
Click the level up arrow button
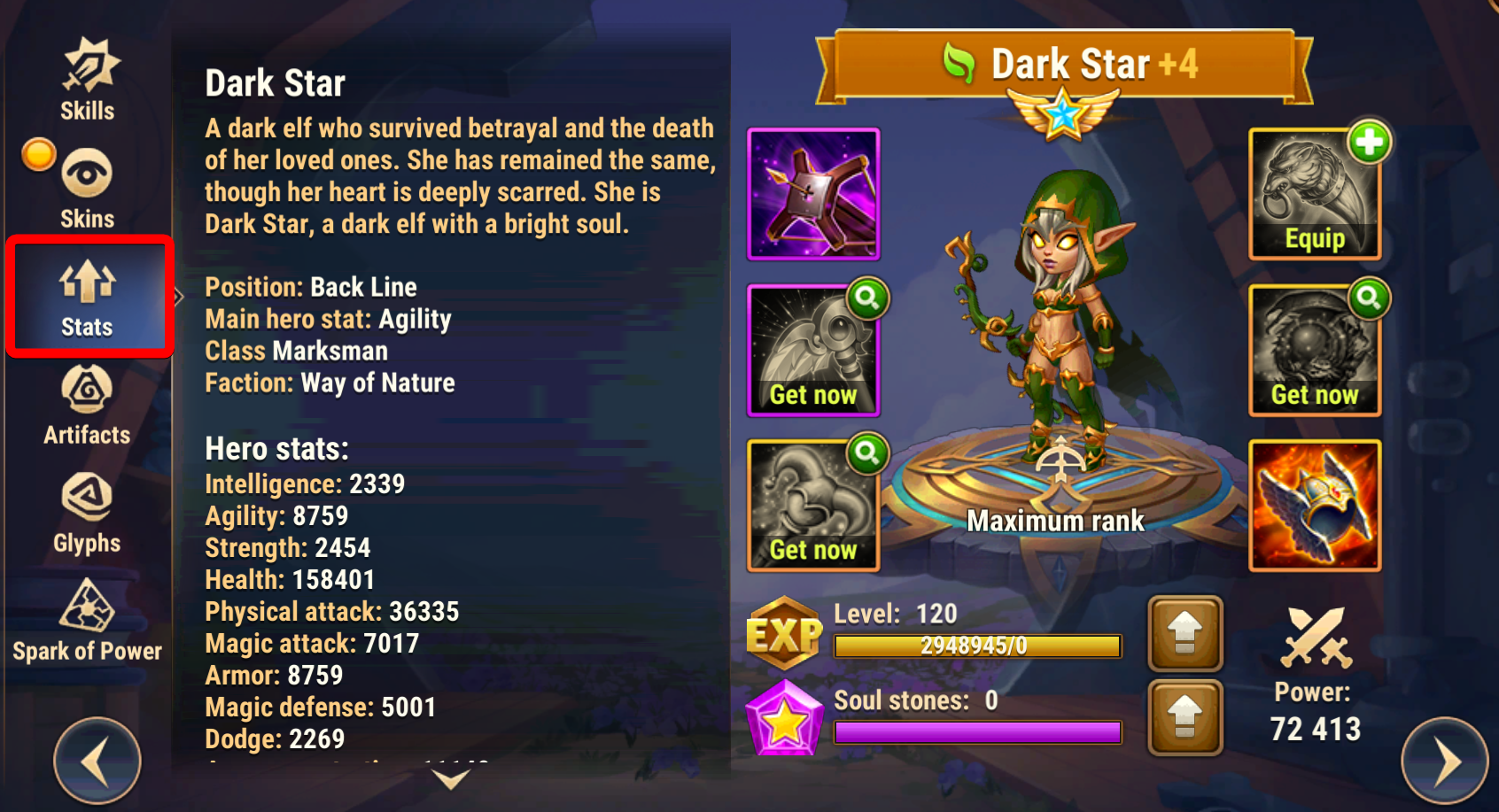pyautogui.click(x=1184, y=633)
